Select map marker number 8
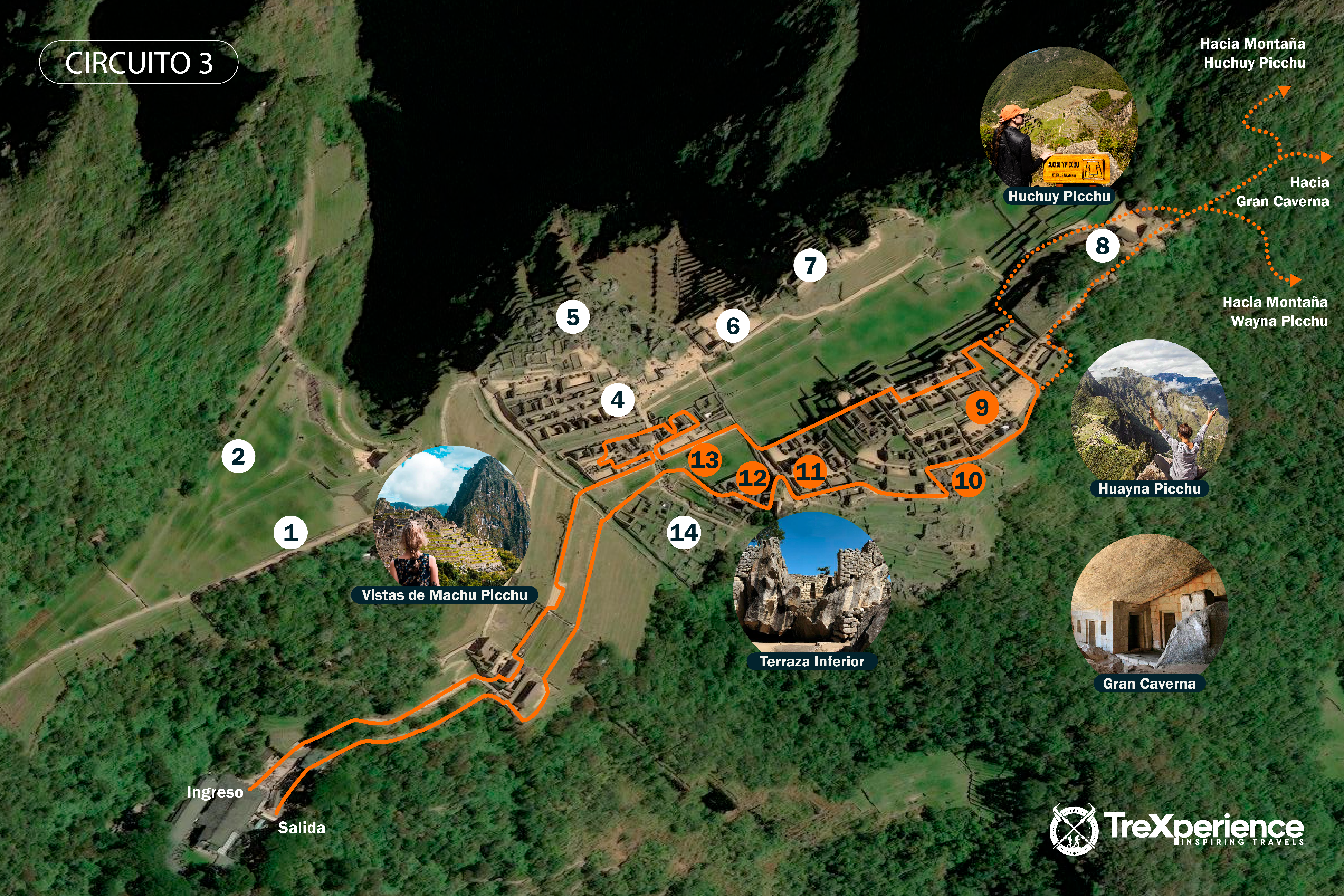Viewport: 1344px width, 896px height. pos(1102,246)
